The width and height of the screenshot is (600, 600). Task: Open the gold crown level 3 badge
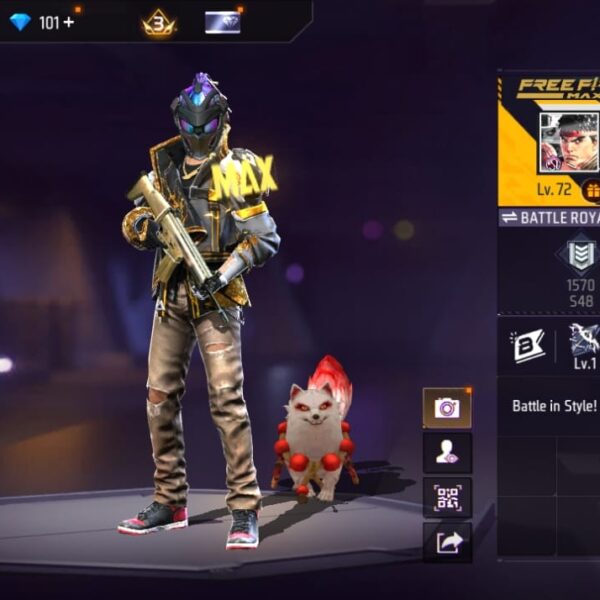(x=158, y=22)
